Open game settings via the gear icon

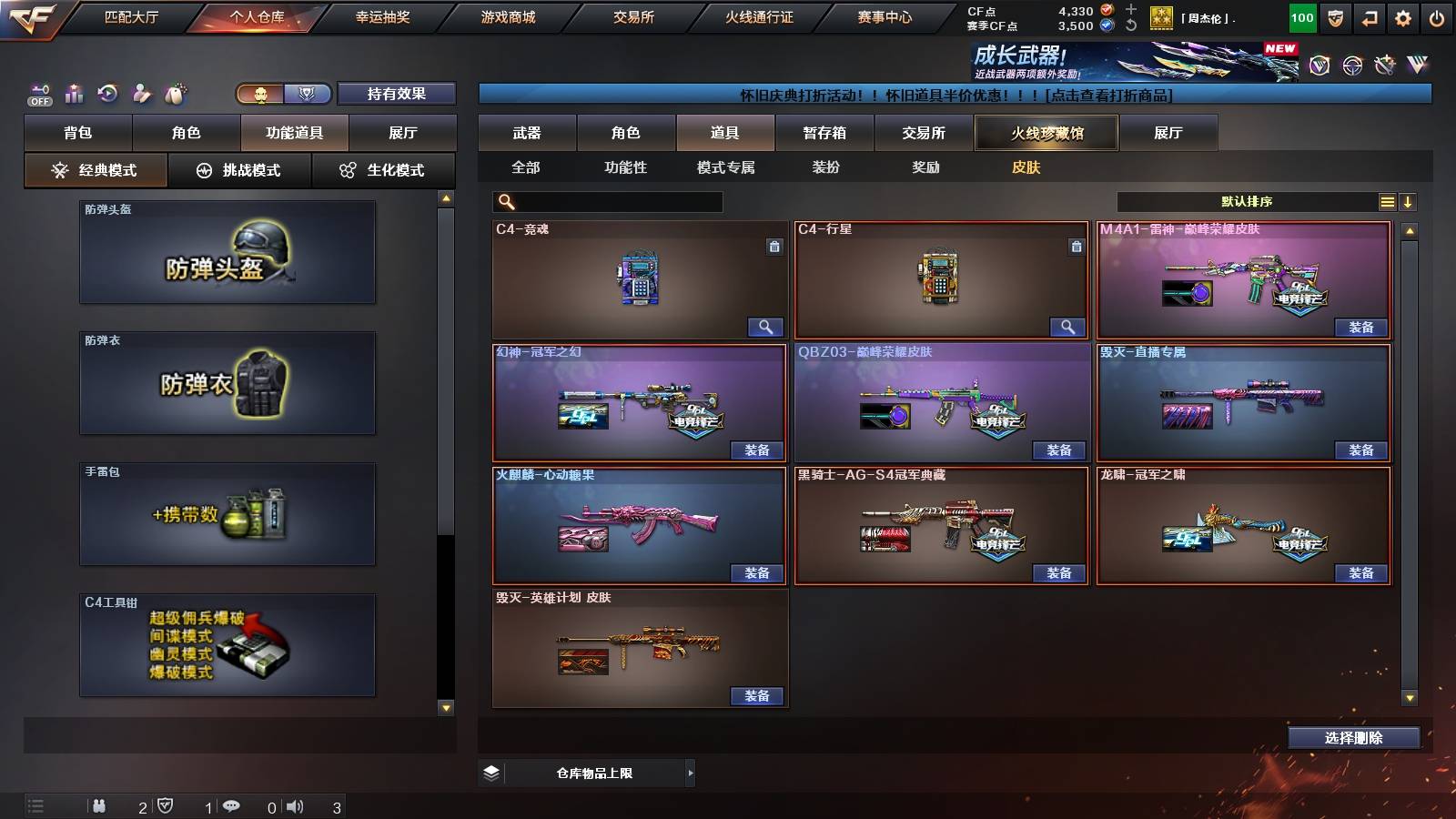[x=1402, y=16]
